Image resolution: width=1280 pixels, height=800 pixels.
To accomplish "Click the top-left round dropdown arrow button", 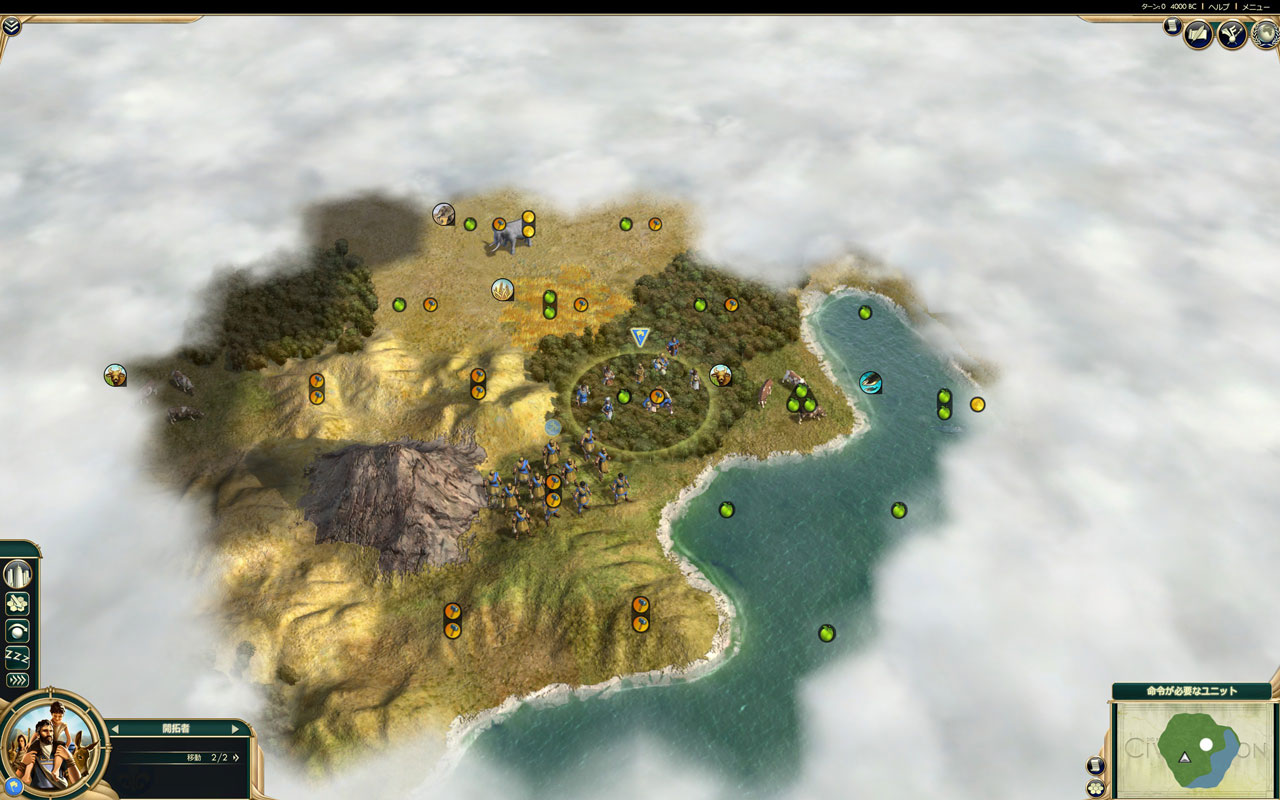I will pos(11,26).
